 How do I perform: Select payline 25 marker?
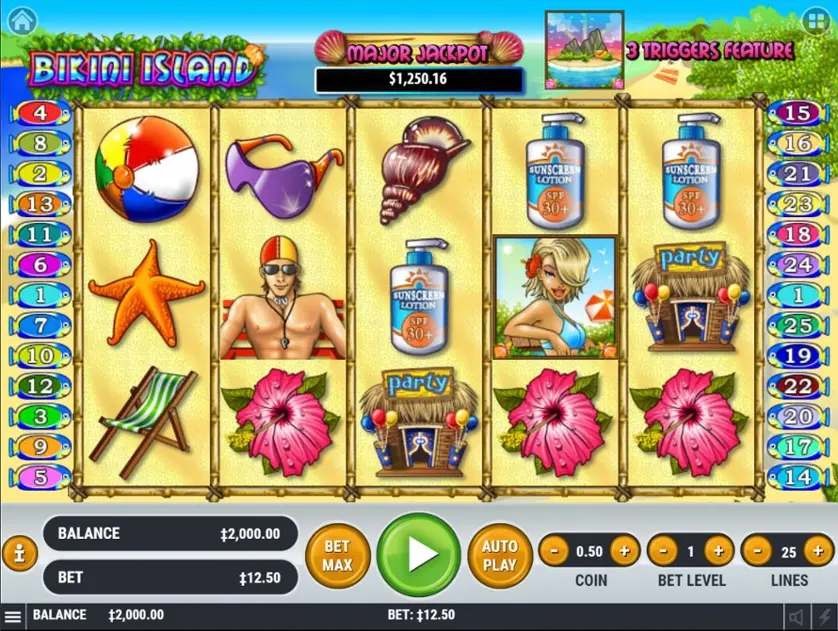pyautogui.click(x=796, y=326)
